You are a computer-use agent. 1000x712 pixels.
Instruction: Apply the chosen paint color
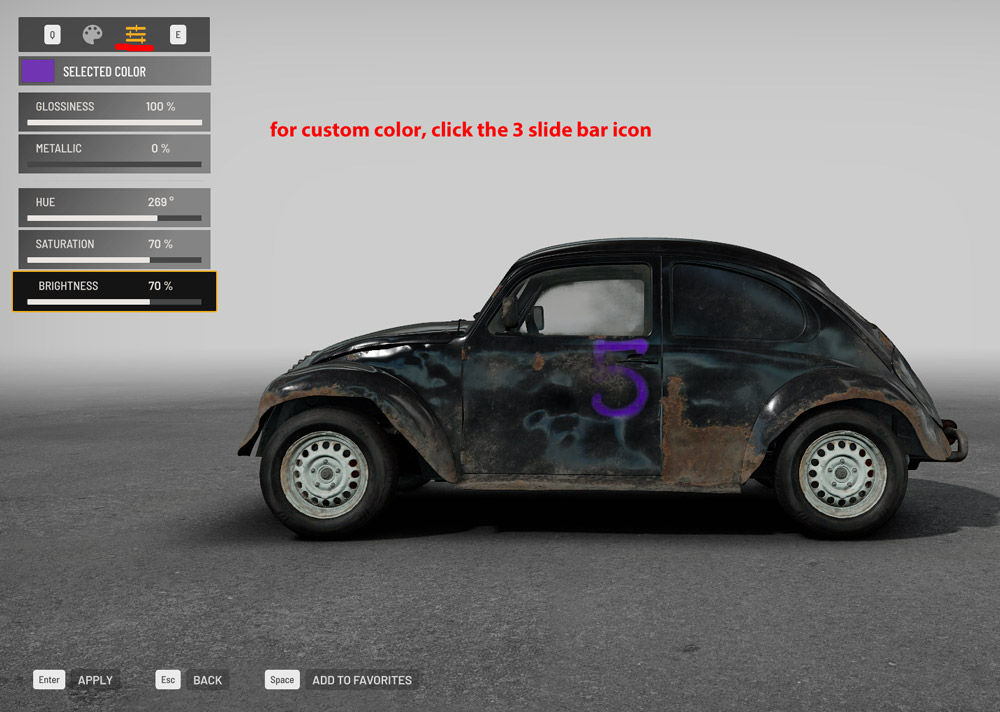point(95,680)
